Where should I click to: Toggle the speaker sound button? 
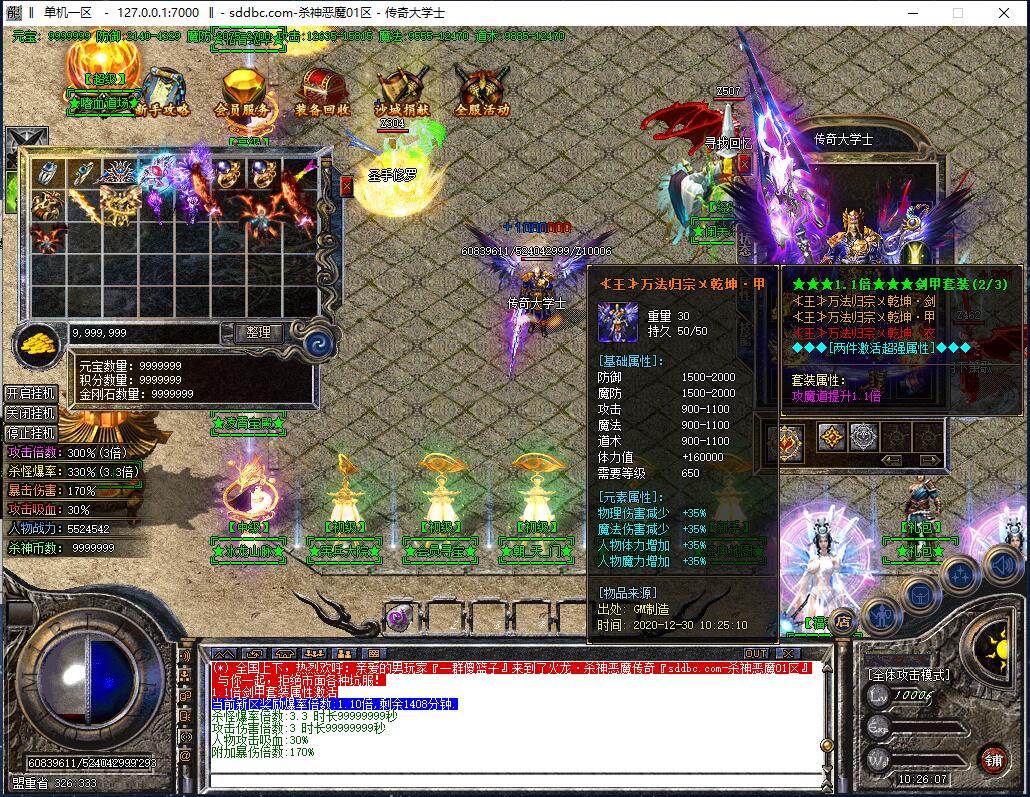click(1002, 565)
